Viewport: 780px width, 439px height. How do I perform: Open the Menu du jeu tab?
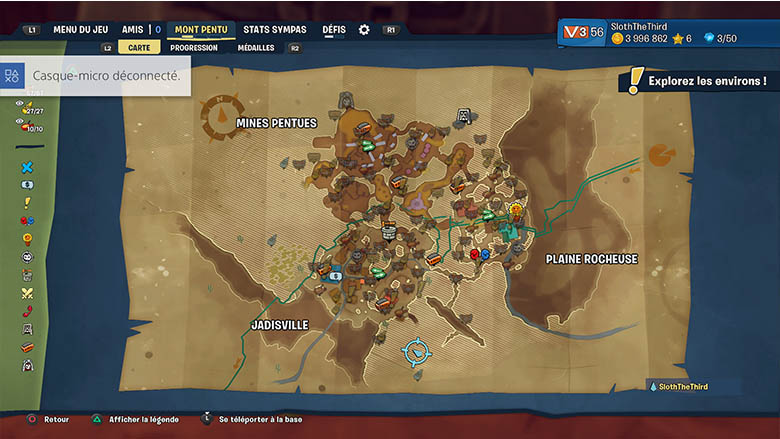pos(80,30)
